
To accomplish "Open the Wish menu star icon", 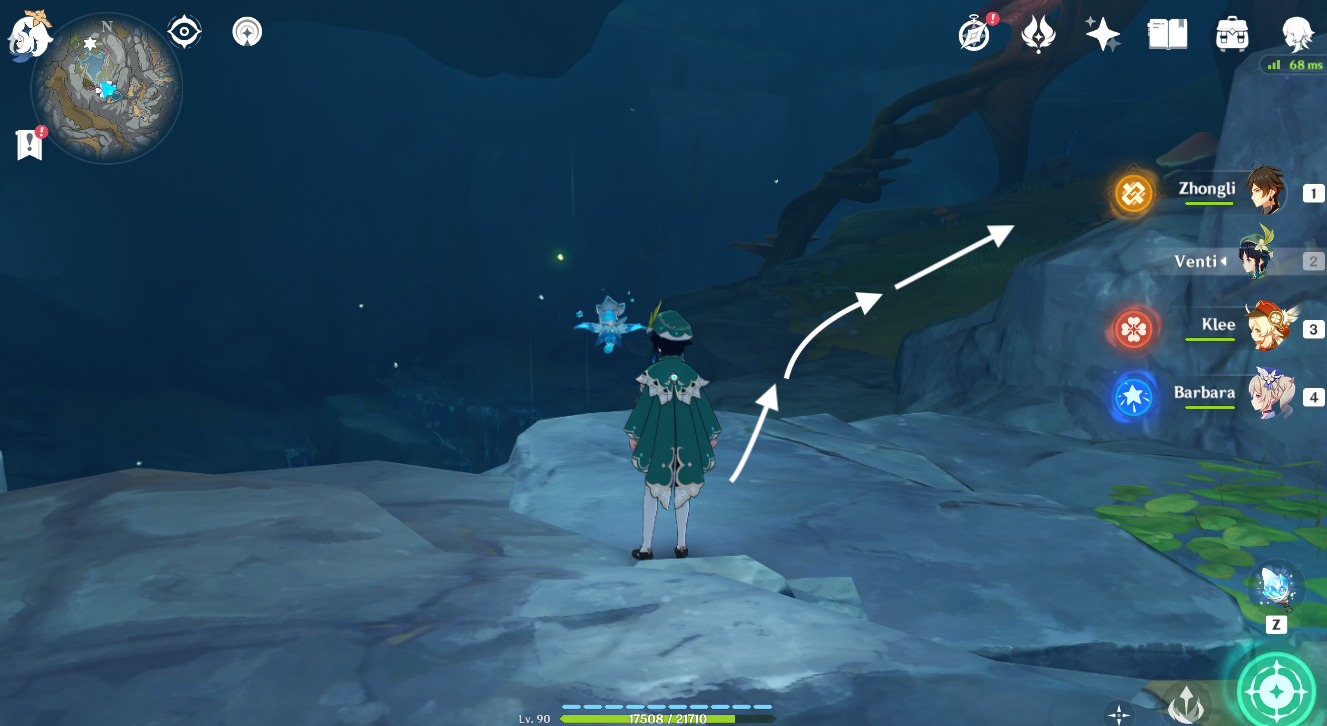I will [1102, 34].
